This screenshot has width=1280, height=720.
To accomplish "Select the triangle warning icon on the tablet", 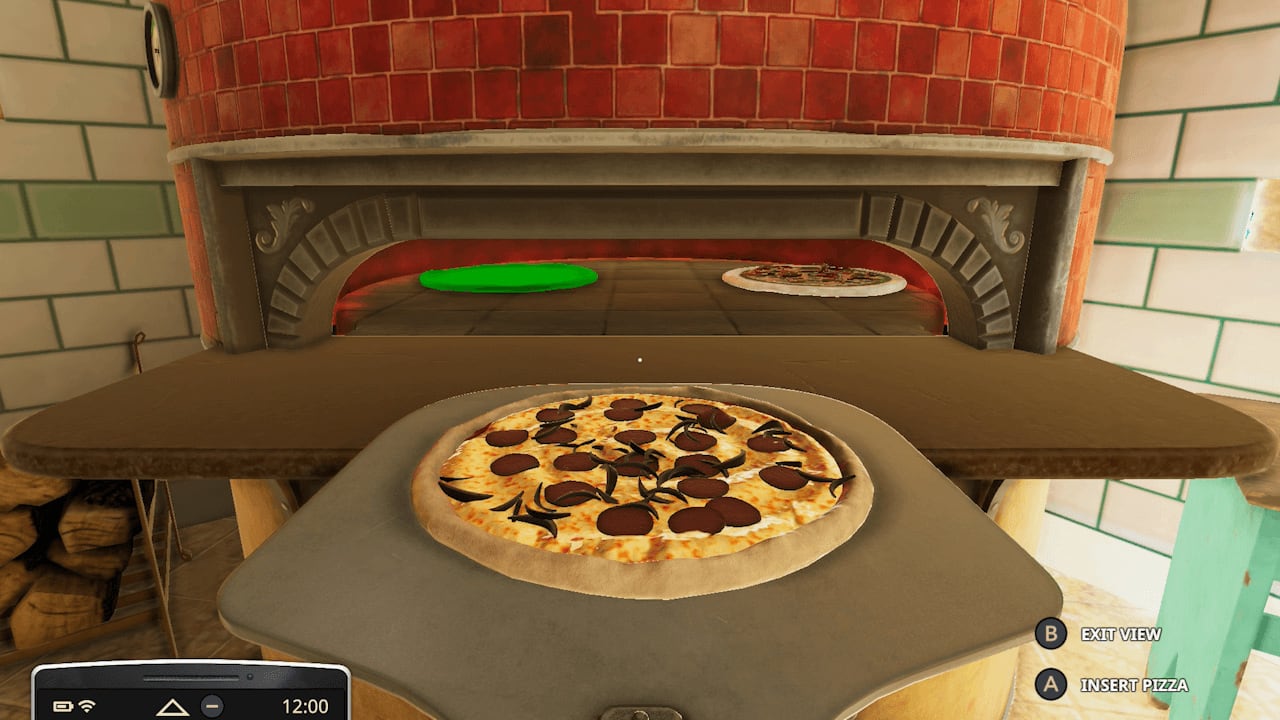I will pyautogui.click(x=172, y=708).
